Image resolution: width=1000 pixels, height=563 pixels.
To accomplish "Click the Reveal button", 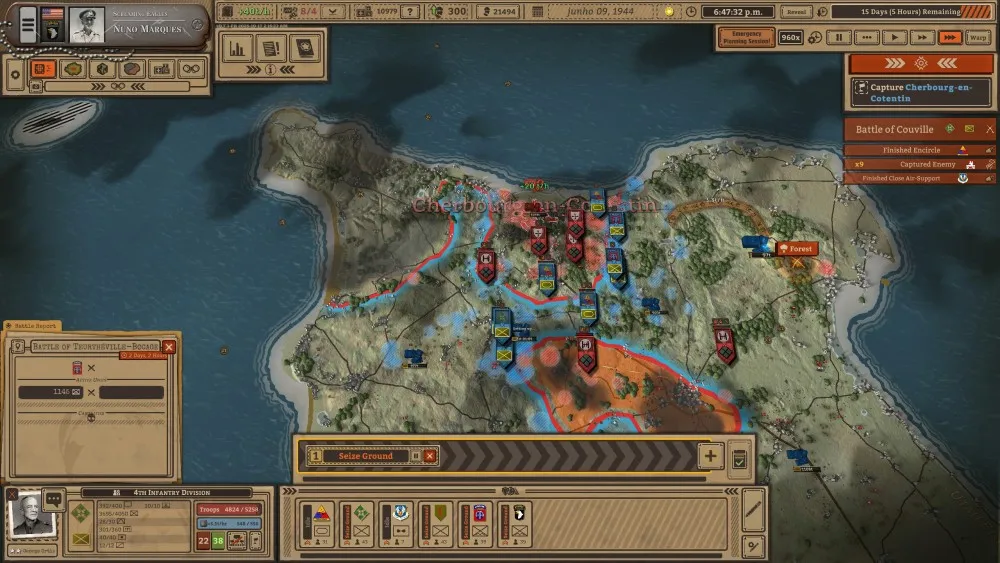I will 796,12.
